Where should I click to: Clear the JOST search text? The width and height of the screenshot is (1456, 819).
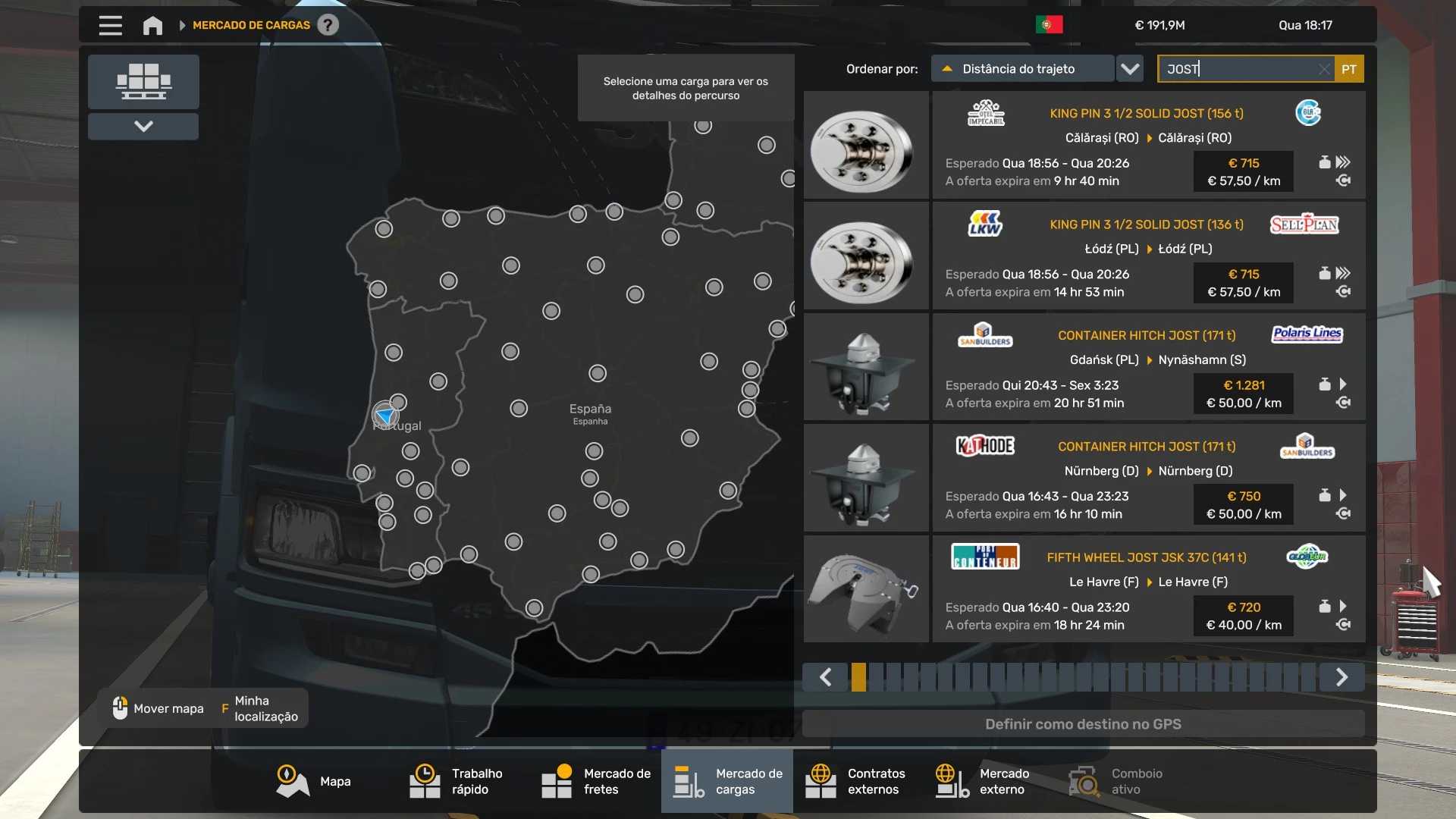[1324, 69]
